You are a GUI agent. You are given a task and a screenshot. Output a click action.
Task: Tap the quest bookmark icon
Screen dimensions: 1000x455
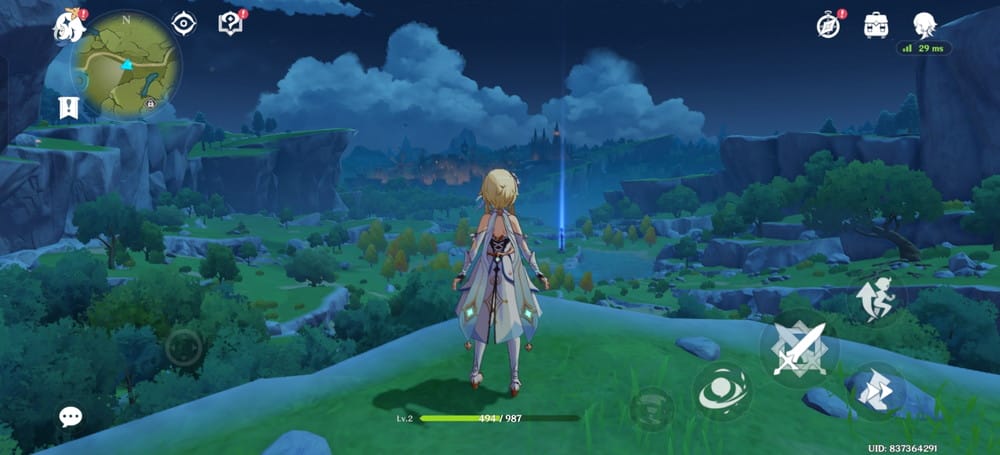(69, 106)
